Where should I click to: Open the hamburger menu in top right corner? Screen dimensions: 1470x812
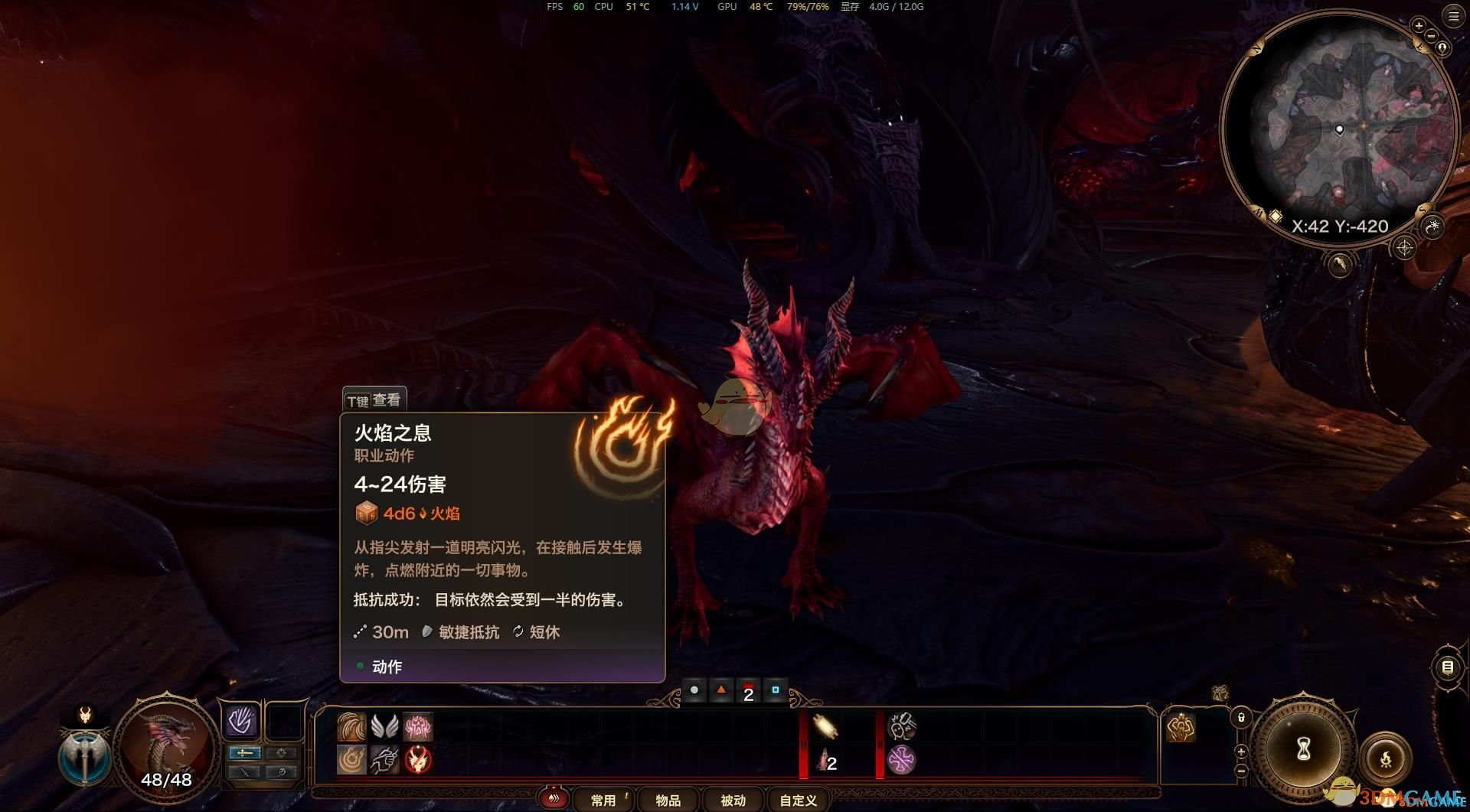[1453, 15]
